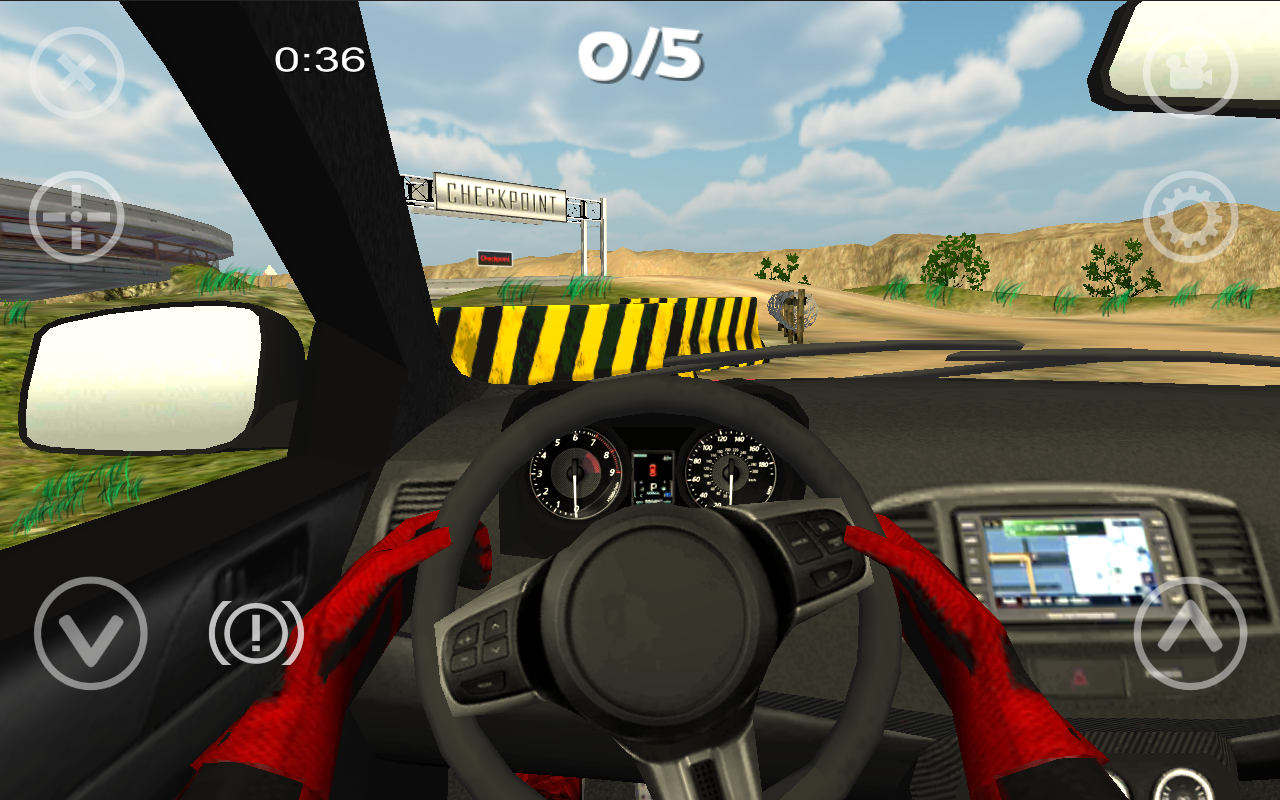
Task: Click the X exit icon top-left
Action: click(x=75, y=72)
